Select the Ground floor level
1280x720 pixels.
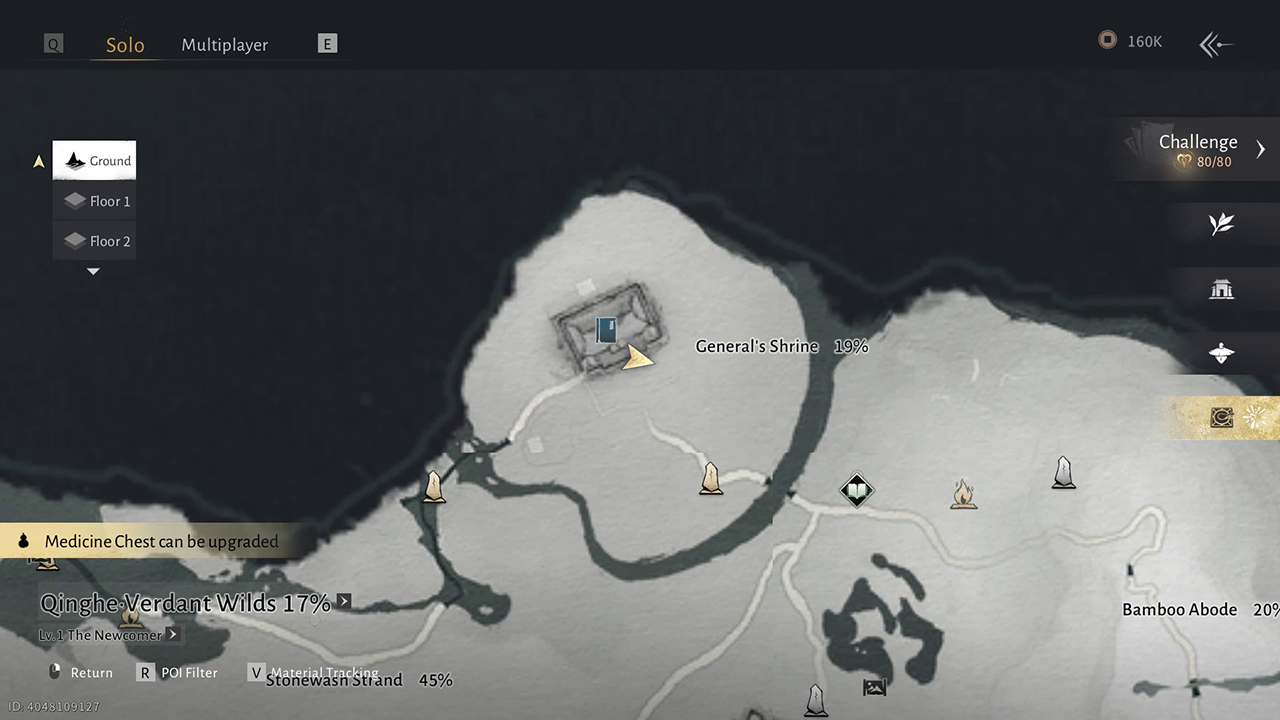point(95,160)
